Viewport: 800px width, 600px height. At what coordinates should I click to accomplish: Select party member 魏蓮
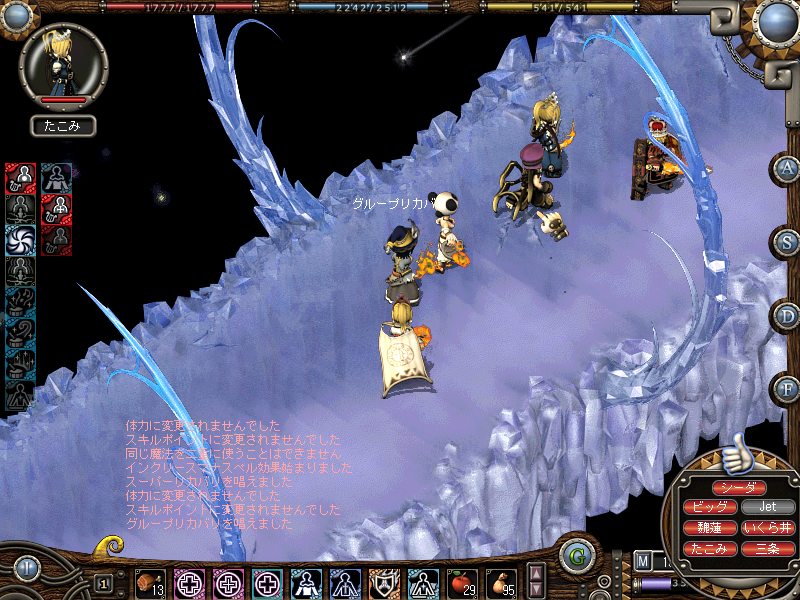pos(710,528)
